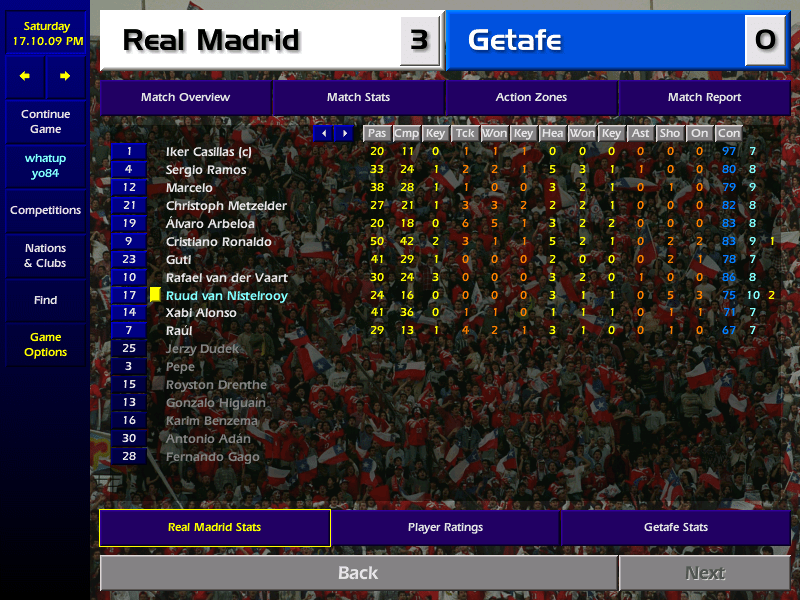Click the yellow right history arrow
800x600 pixels.
click(x=65, y=76)
